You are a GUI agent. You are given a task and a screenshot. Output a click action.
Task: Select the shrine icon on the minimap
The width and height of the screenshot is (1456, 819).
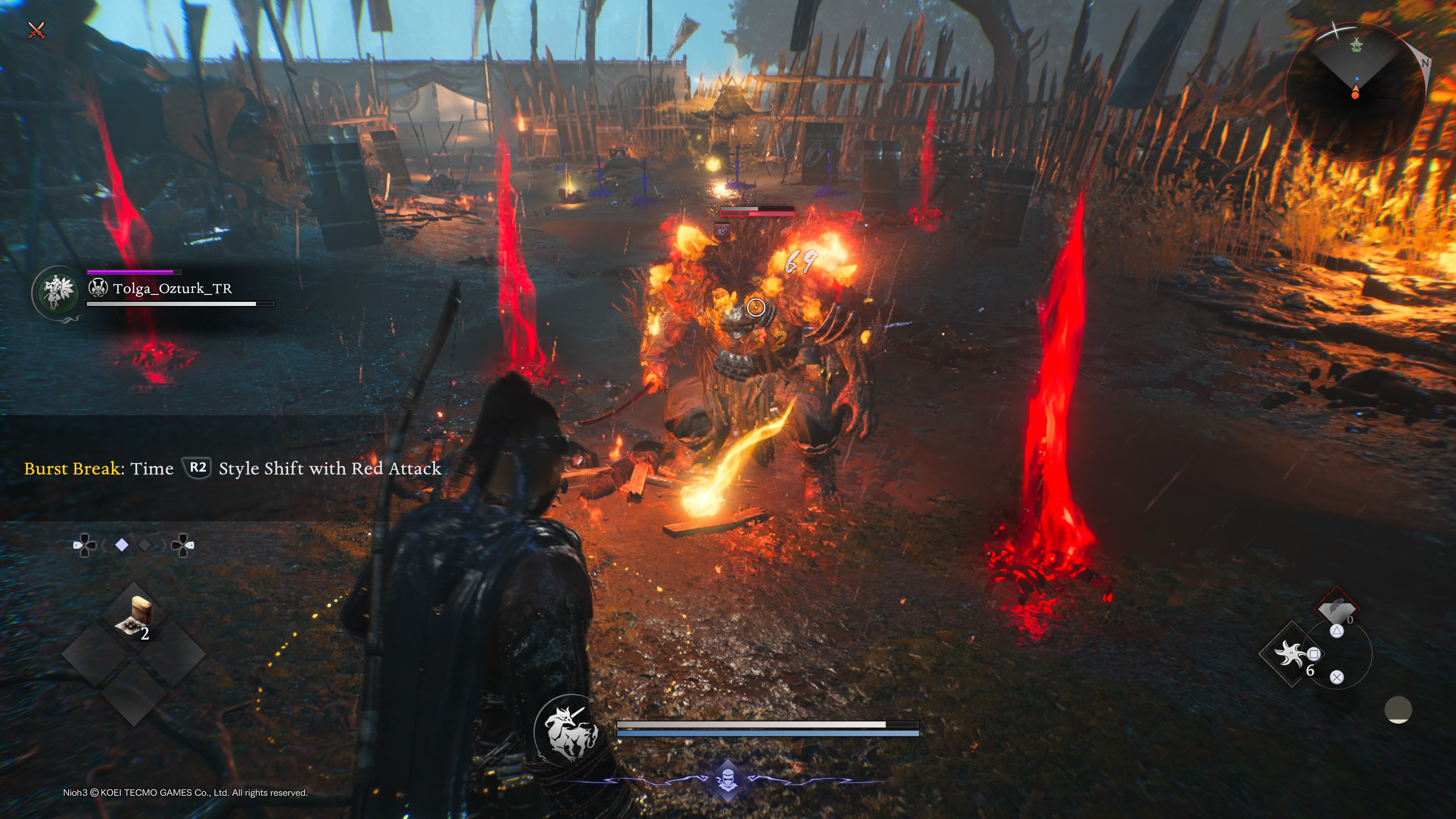click(x=1357, y=45)
